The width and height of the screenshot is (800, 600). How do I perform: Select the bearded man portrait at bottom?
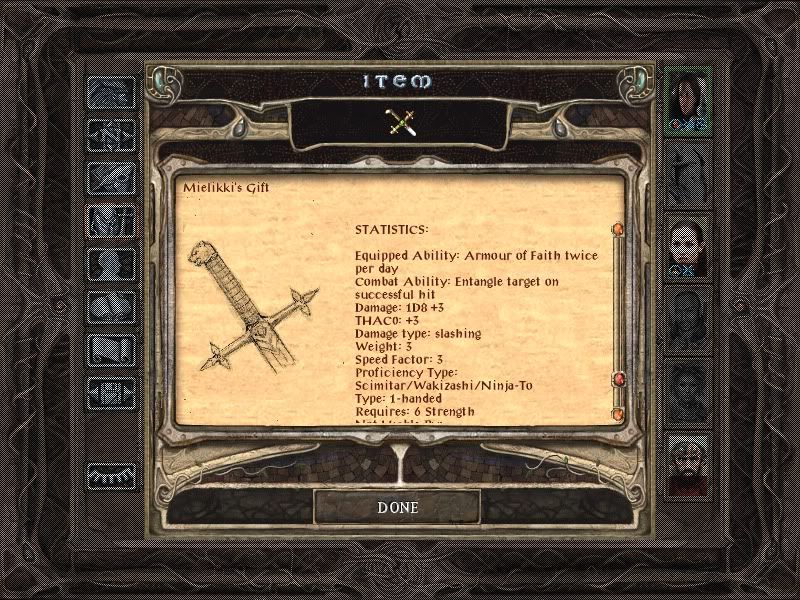(x=688, y=462)
